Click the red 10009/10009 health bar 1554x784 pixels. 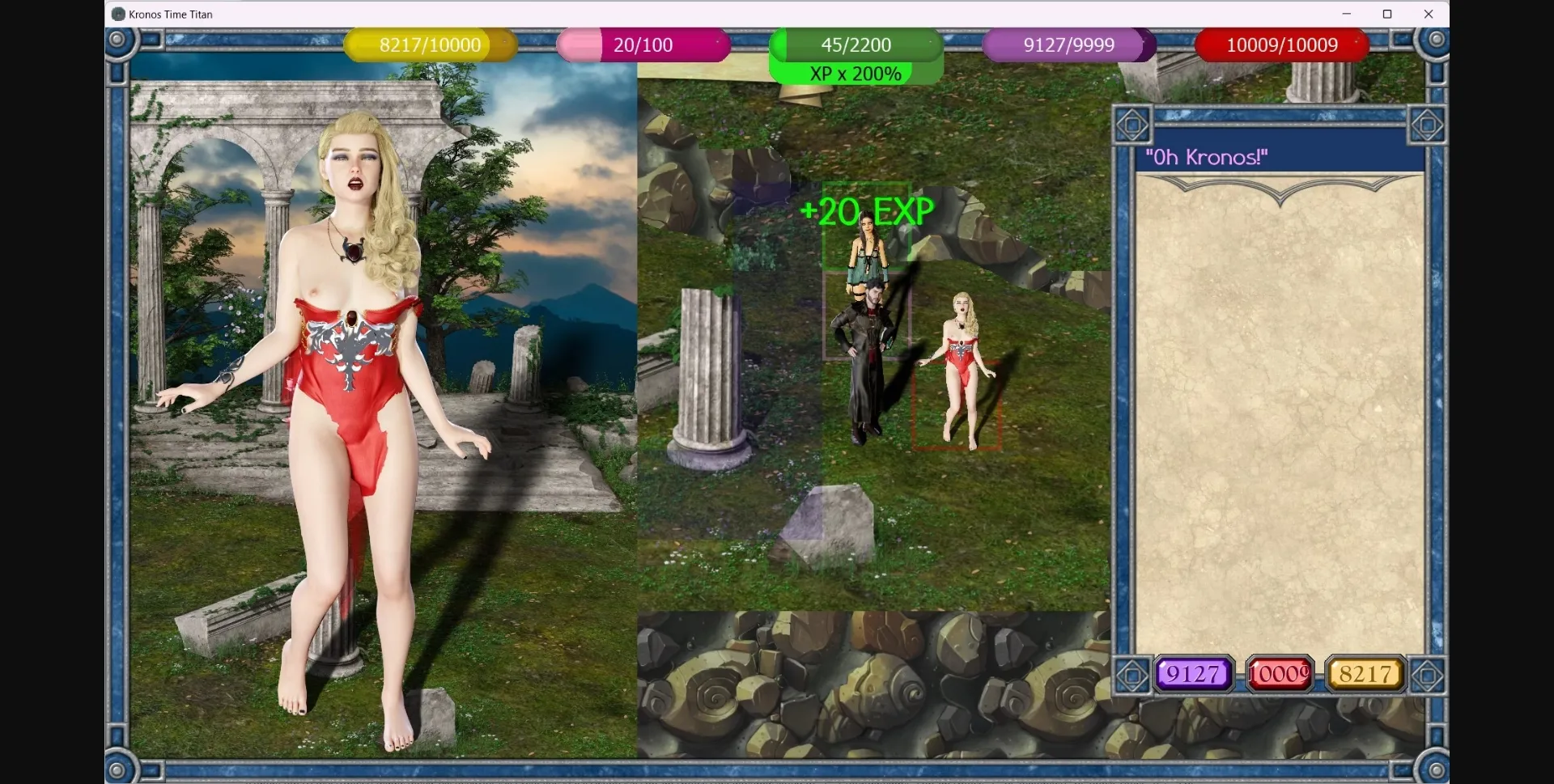(1282, 45)
